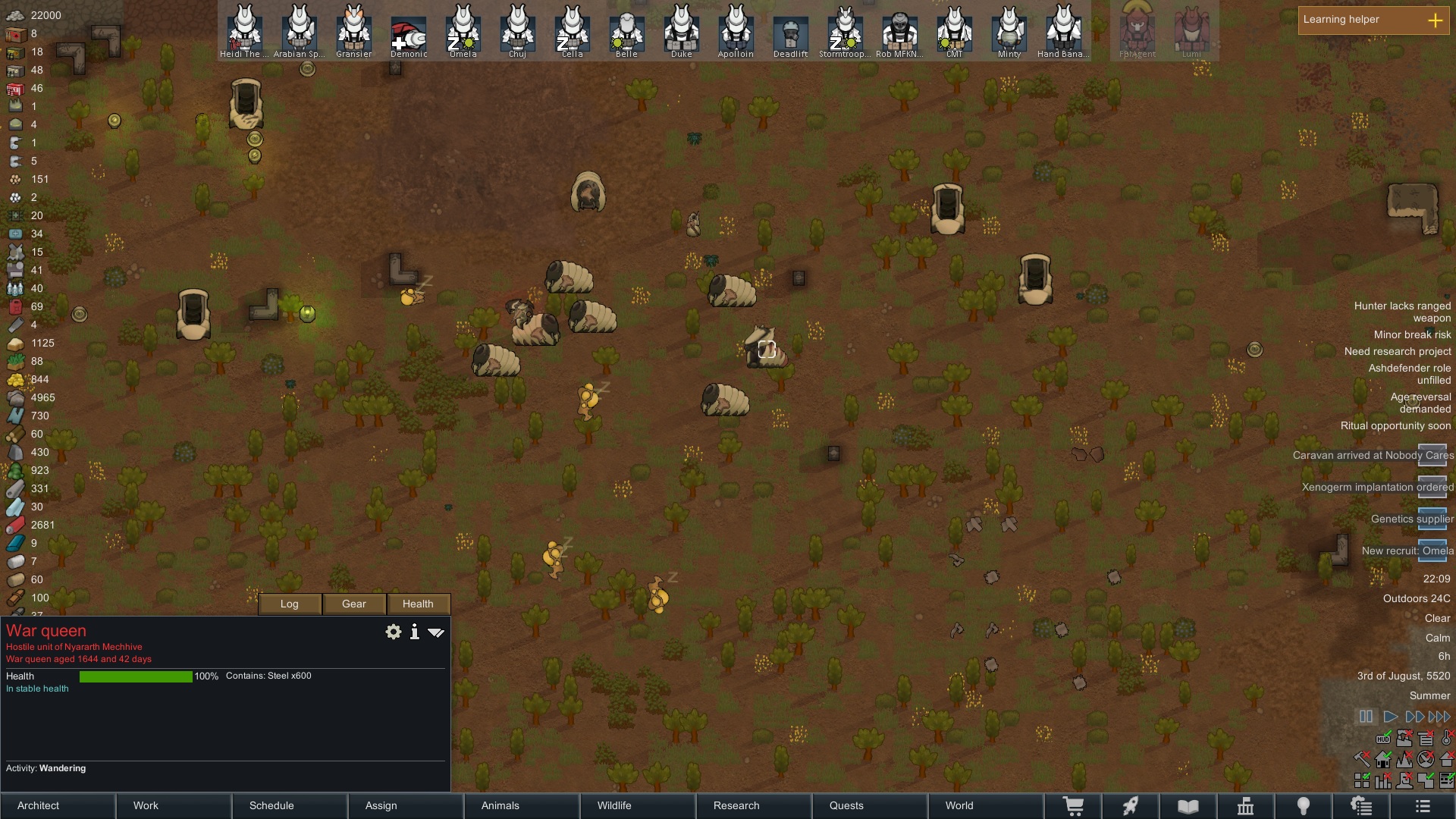
Task: Open the Architect menu
Action: tap(38, 805)
